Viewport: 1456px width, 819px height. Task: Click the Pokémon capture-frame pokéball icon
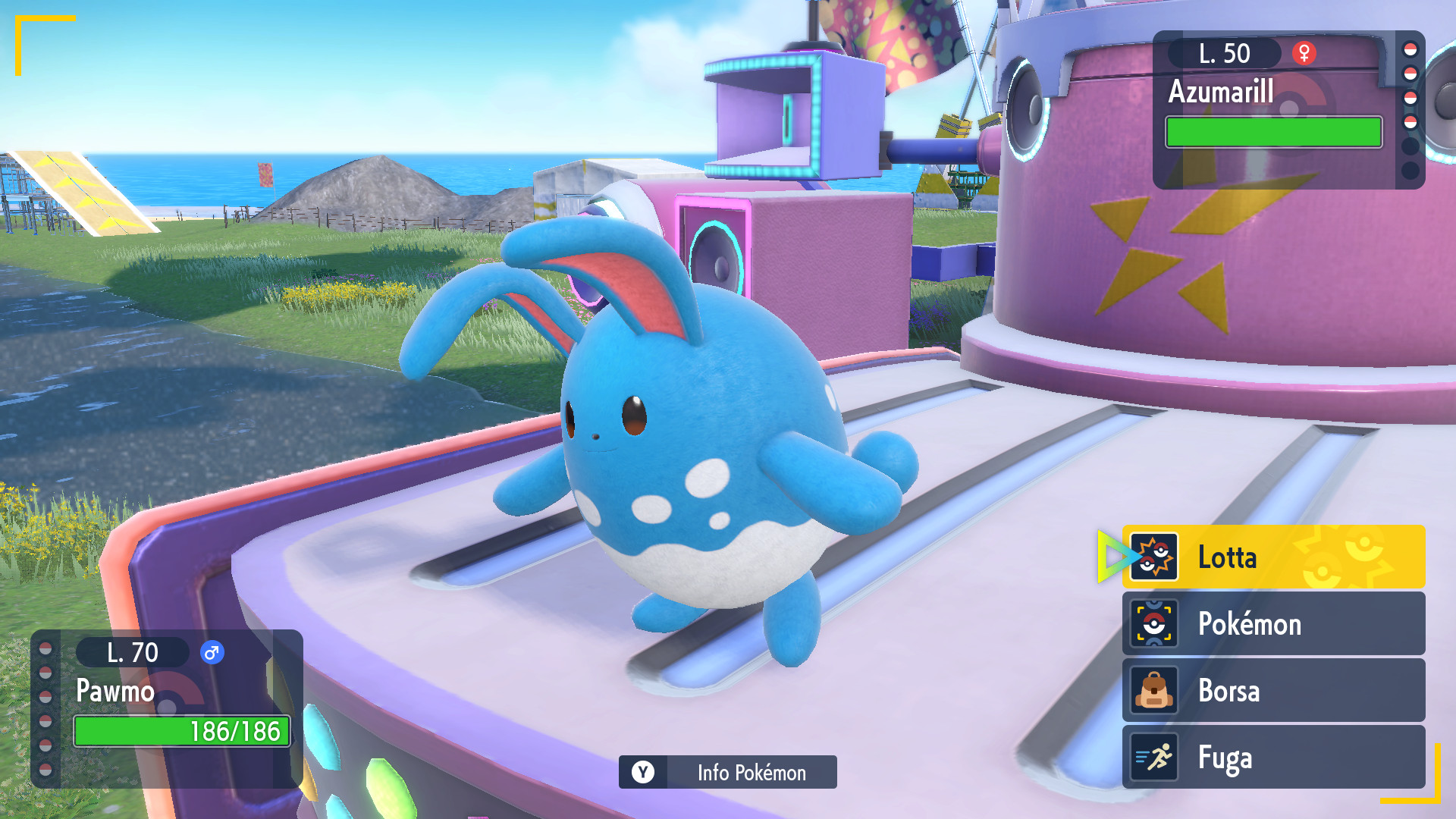tap(1154, 624)
